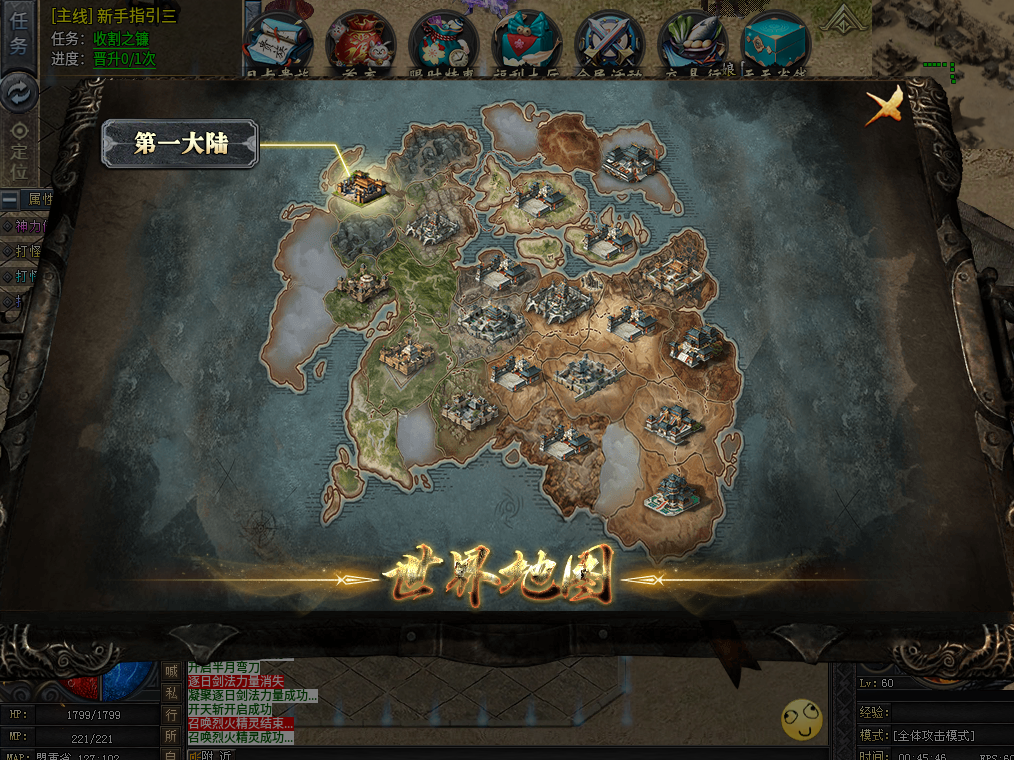Viewport: 1014px width, 760px height.
Task: Switch chat to the 行 guild channel
Action: [171, 715]
